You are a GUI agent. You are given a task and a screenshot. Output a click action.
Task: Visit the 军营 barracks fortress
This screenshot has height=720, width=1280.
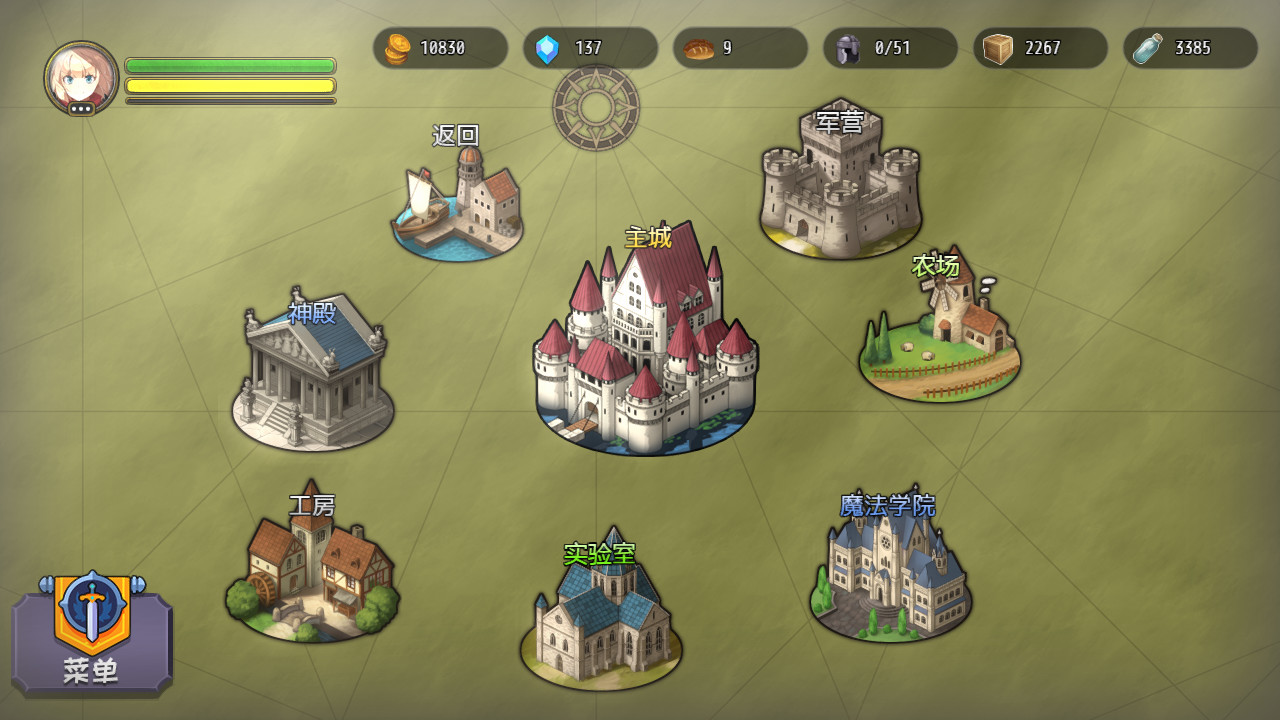[x=840, y=185]
